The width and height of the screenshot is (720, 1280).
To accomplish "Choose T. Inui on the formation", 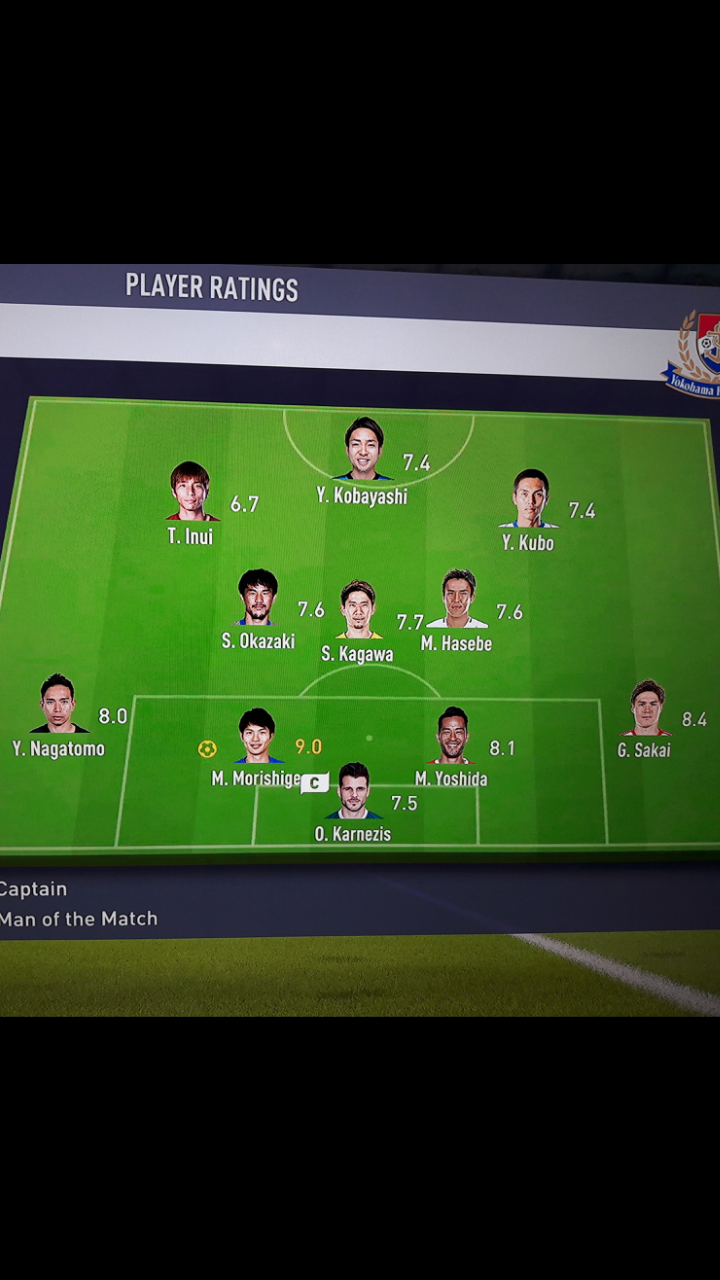I will [190, 492].
